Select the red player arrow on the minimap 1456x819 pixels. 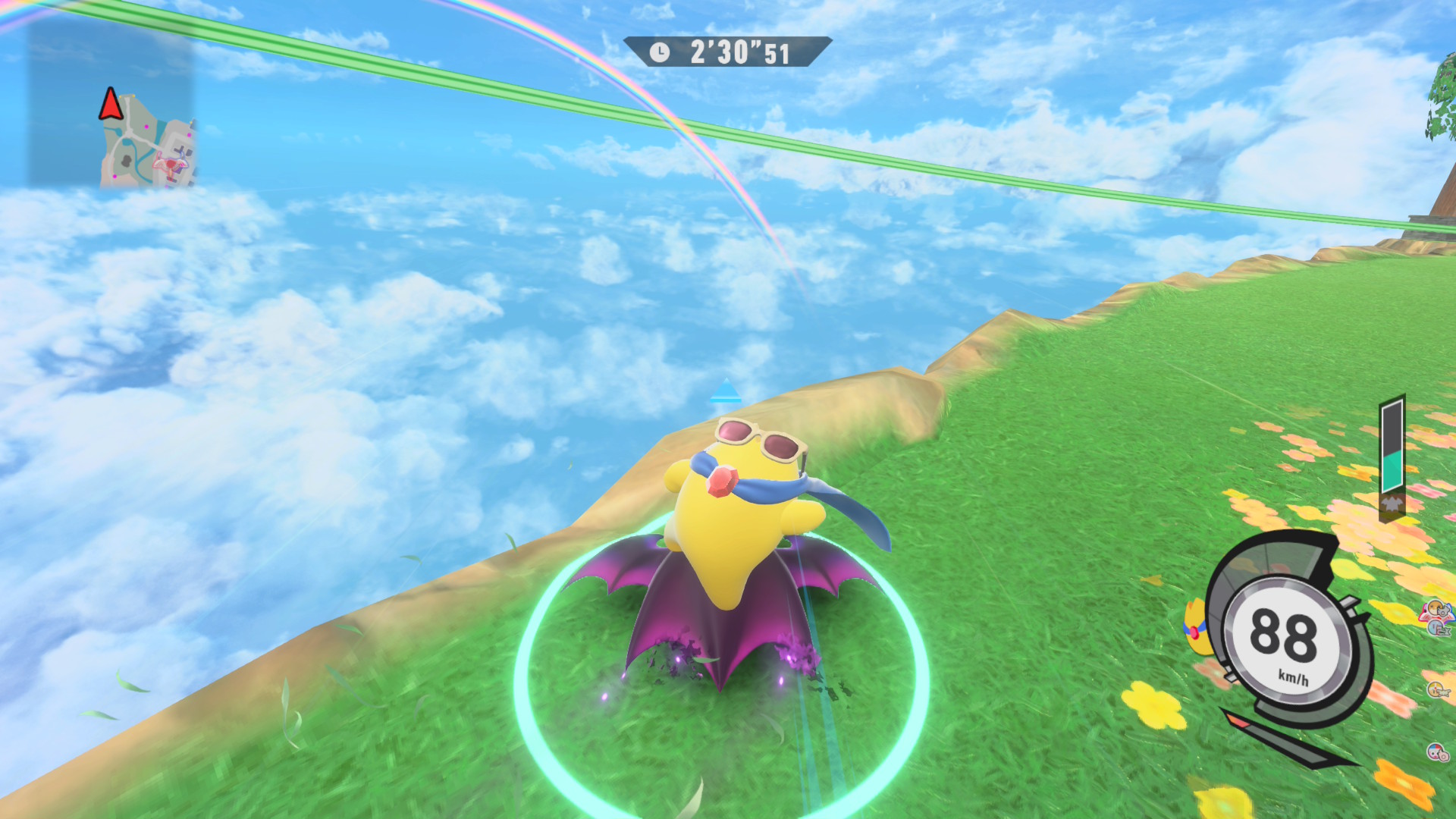click(111, 105)
